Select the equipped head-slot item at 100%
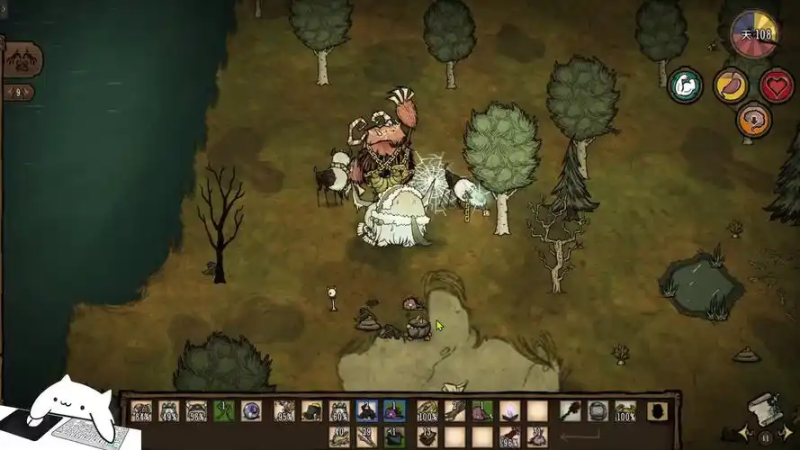800x450 pixels. click(625, 410)
